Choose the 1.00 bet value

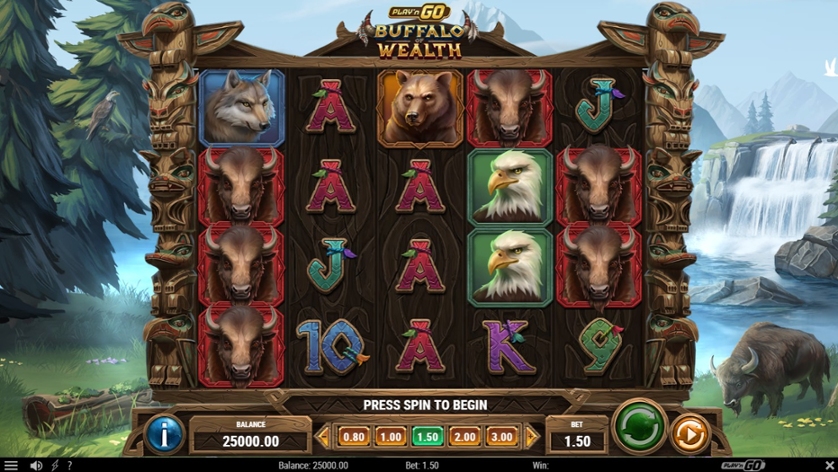(x=390, y=437)
